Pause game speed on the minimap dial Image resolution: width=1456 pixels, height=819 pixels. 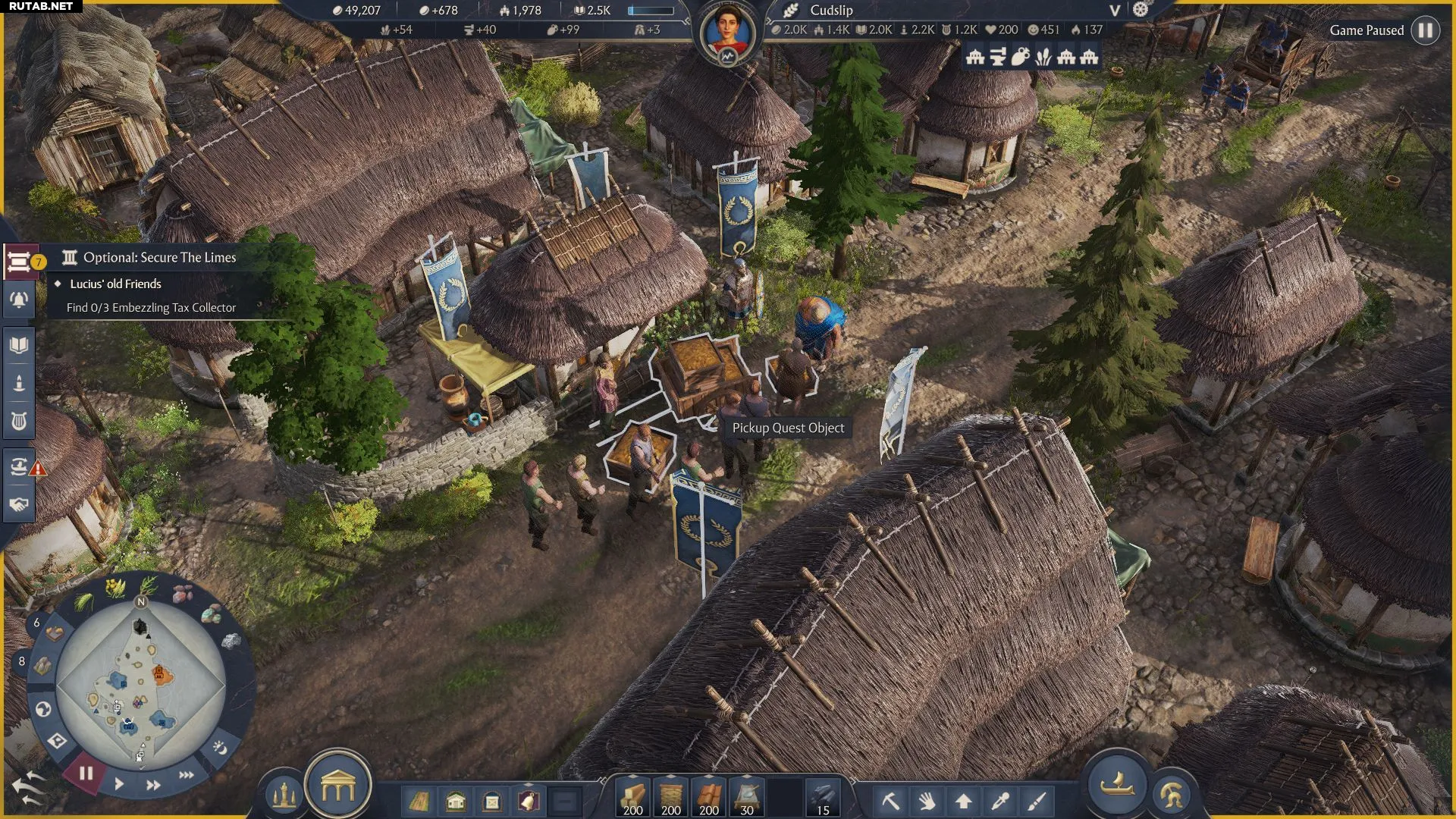86,773
